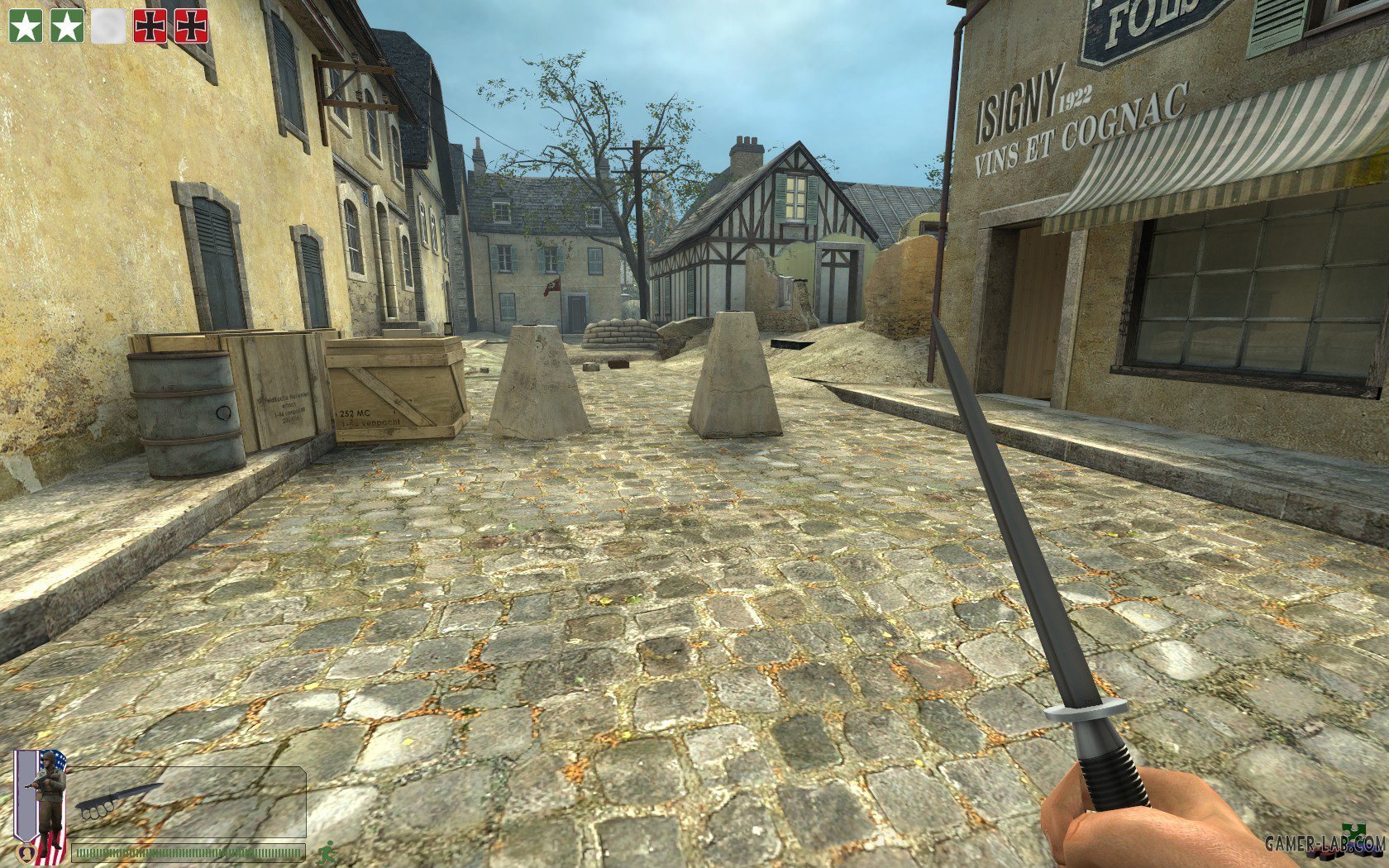Click the neutral white capture flag icon

click(108, 26)
